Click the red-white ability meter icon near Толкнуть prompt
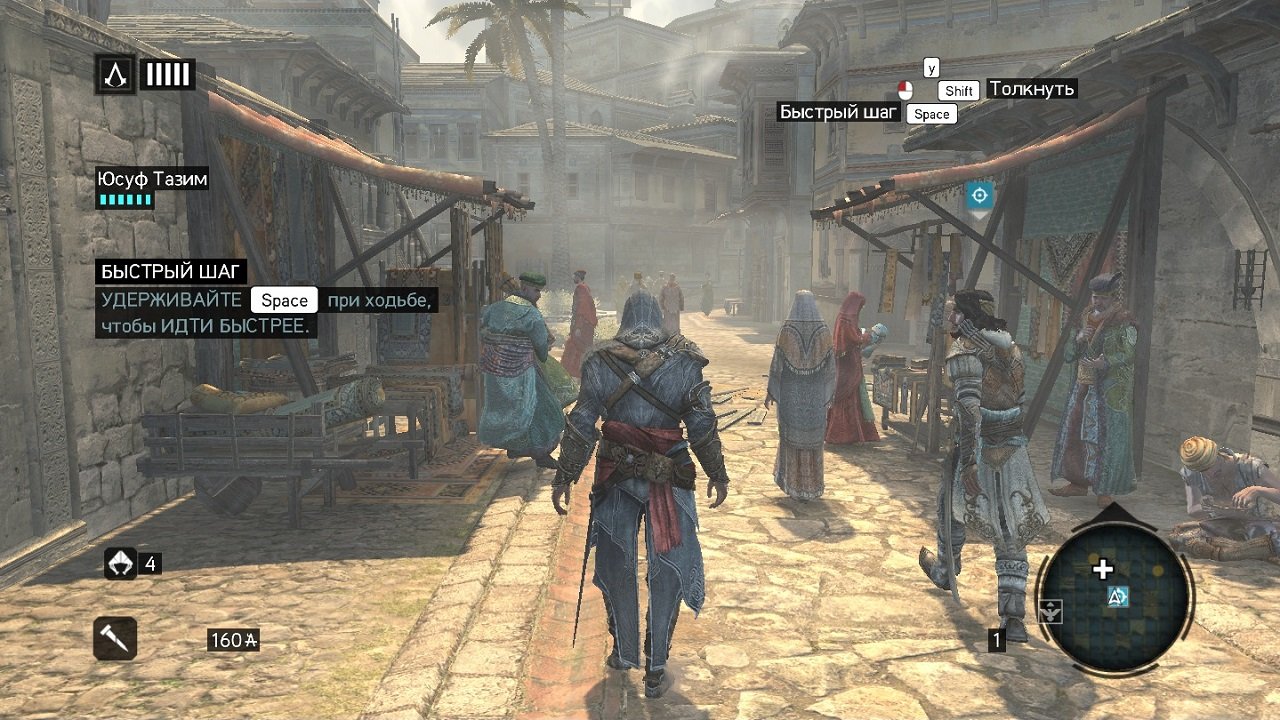The width and height of the screenshot is (1280, 720). pos(907,89)
